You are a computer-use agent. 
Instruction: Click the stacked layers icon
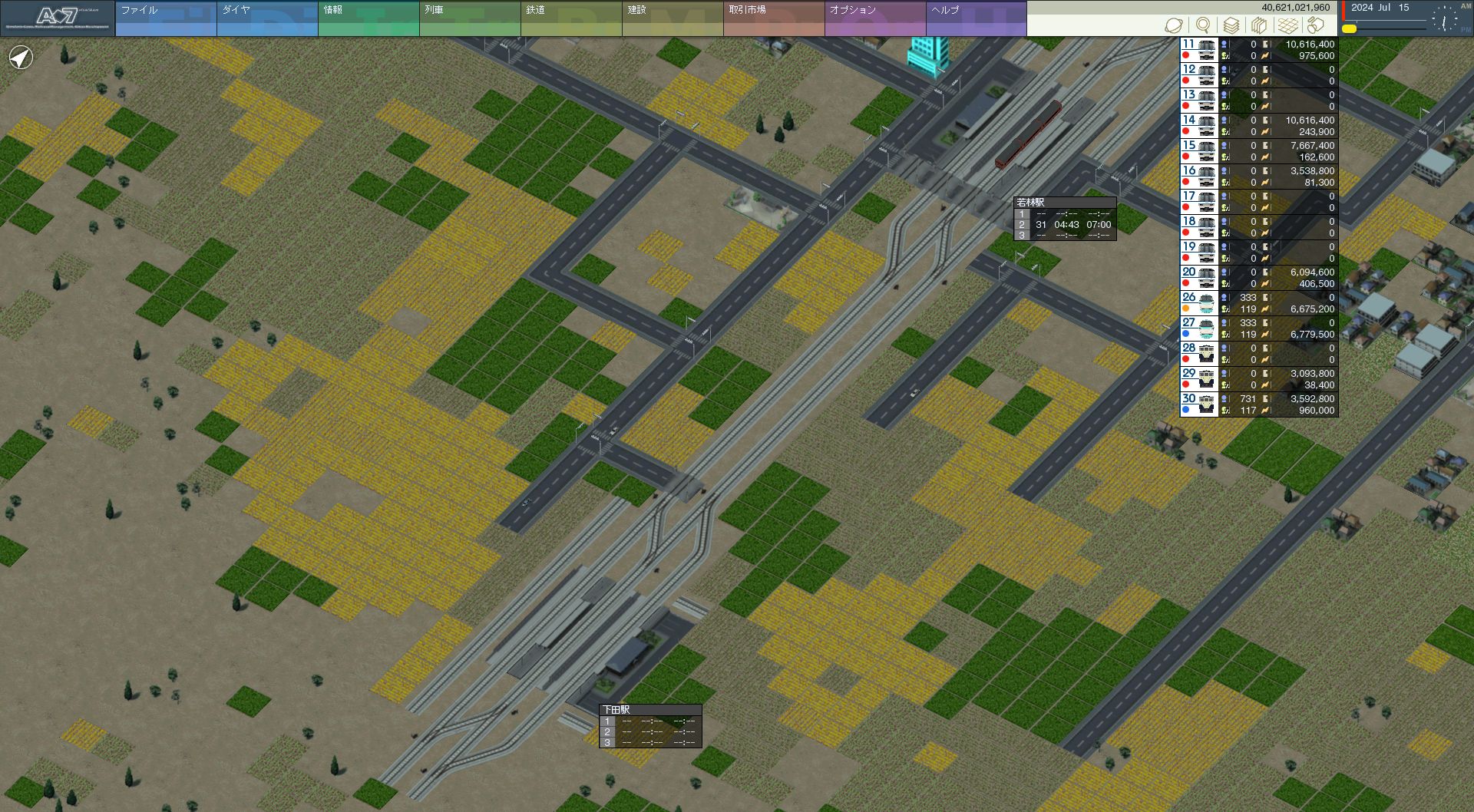click(x=1231, y=25)
